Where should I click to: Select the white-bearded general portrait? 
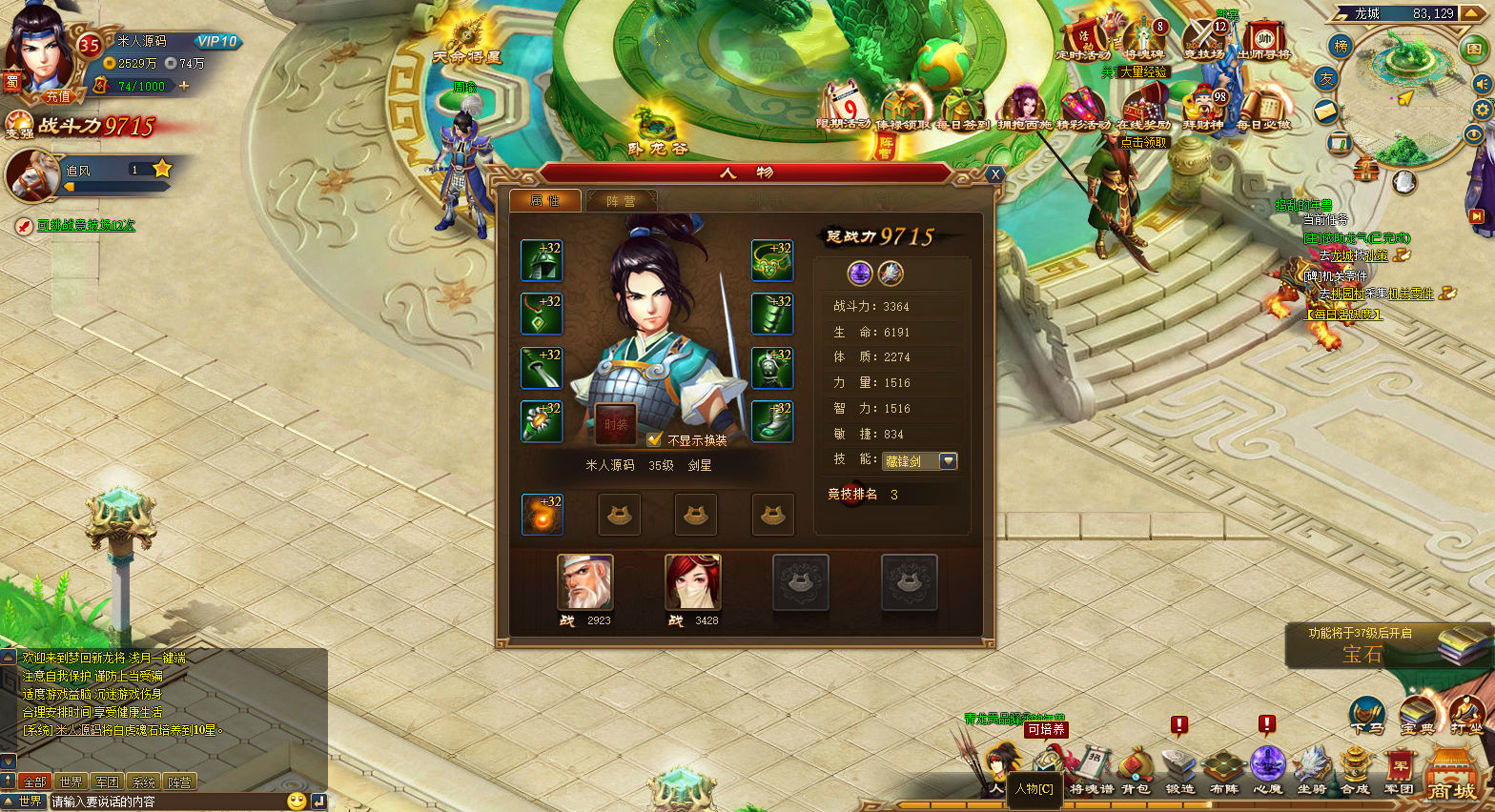[584, 582]
